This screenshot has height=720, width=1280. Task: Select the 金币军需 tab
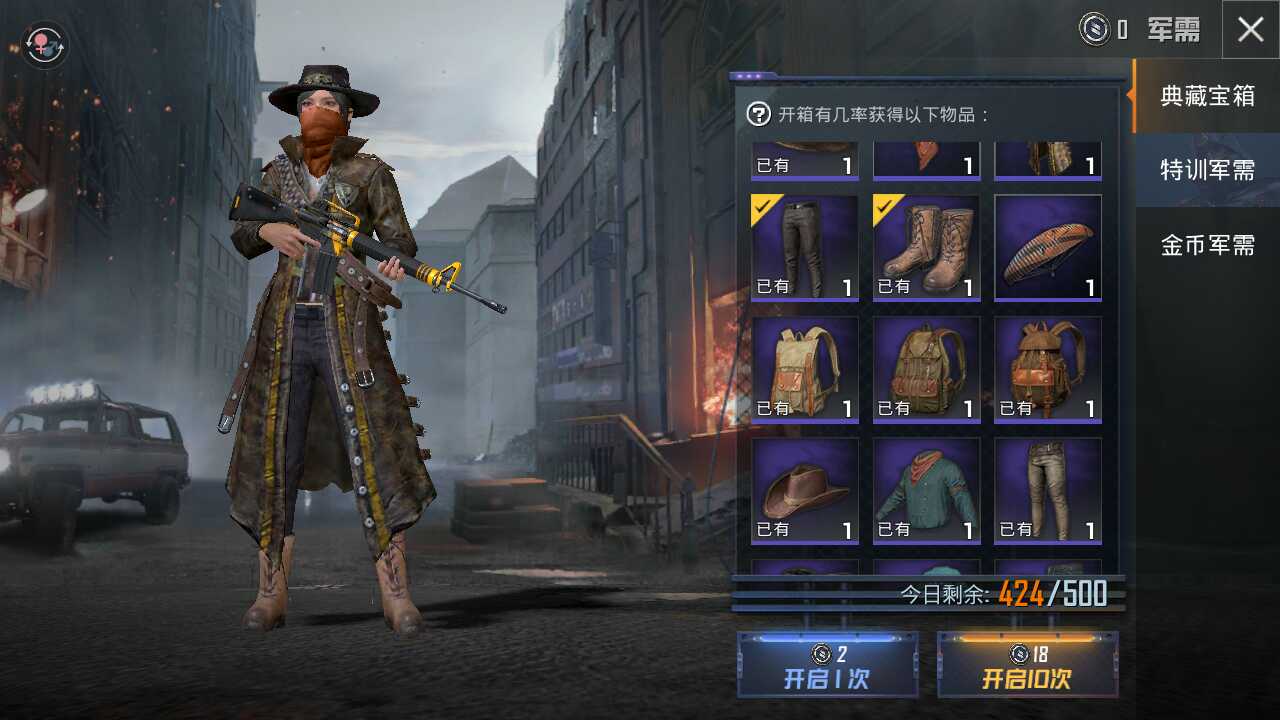click(x=1206, y=245)
